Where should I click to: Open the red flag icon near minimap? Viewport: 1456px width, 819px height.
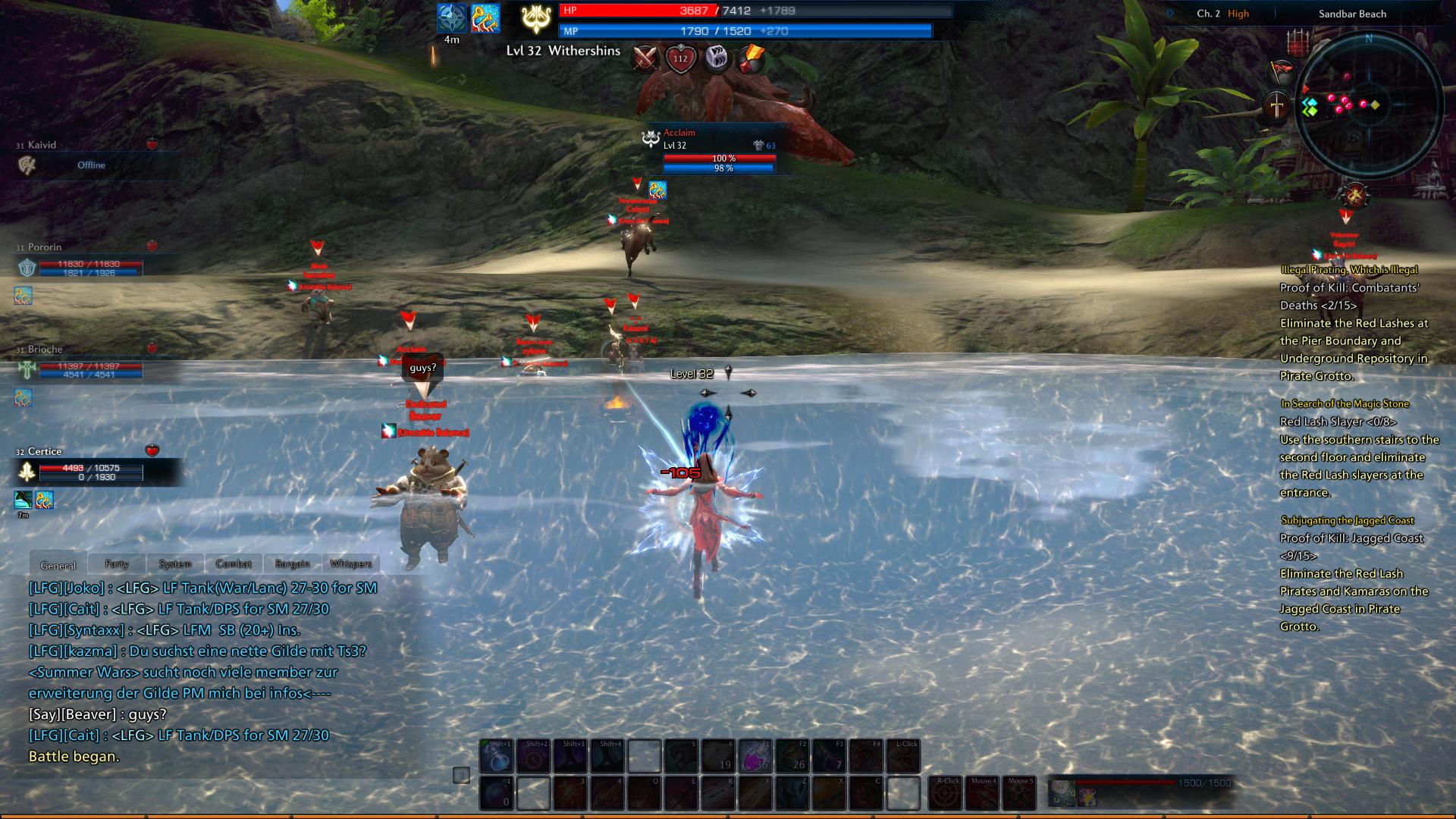pos(1282,72)
